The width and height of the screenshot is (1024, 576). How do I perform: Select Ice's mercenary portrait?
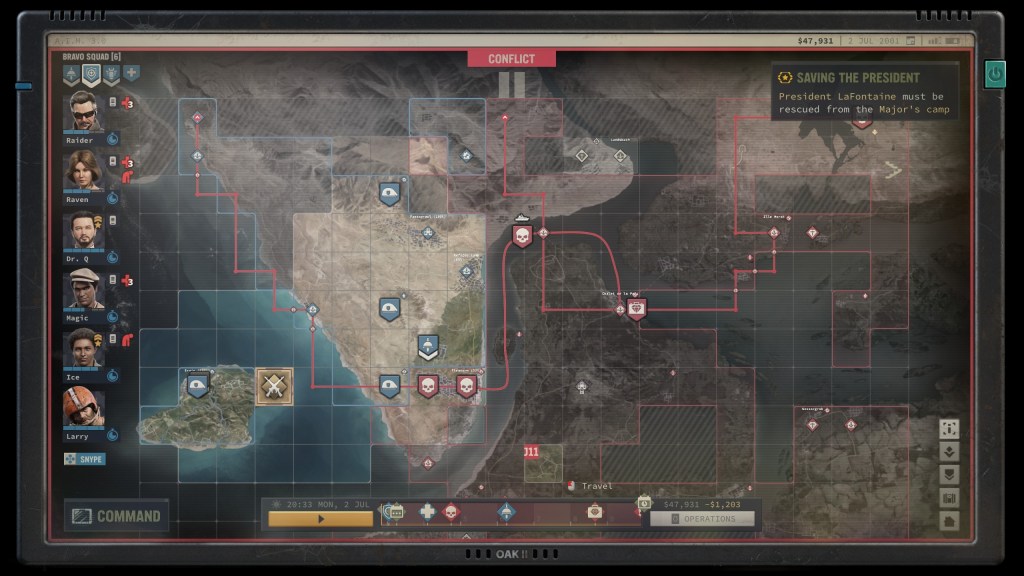point(85,348)
